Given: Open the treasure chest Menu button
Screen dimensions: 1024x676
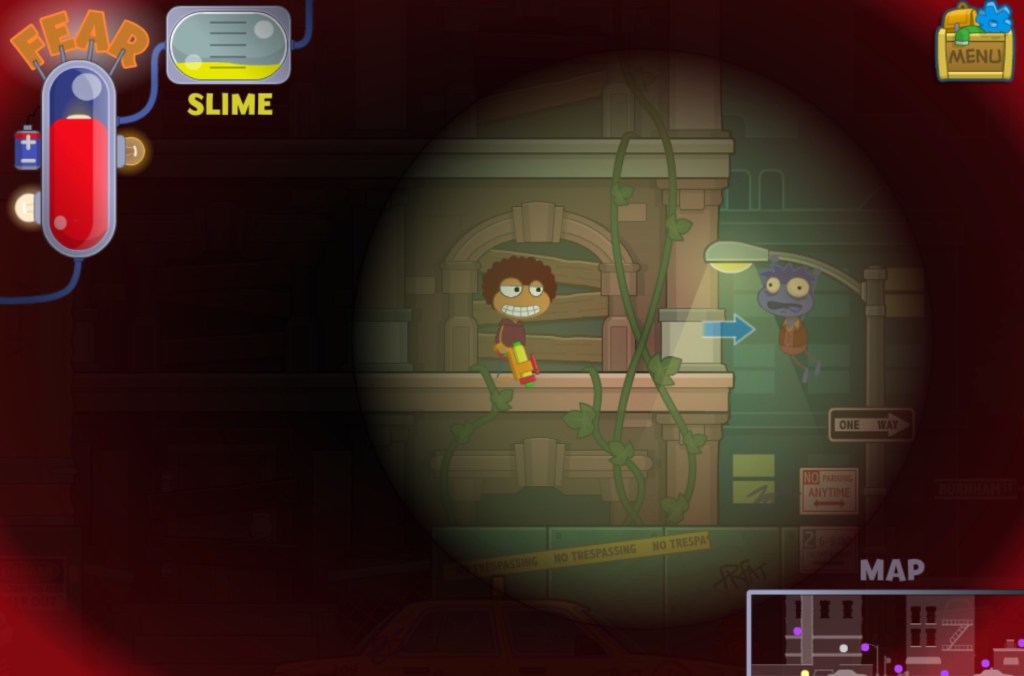Looking at the screenshot, I should (x=974, y=46).
